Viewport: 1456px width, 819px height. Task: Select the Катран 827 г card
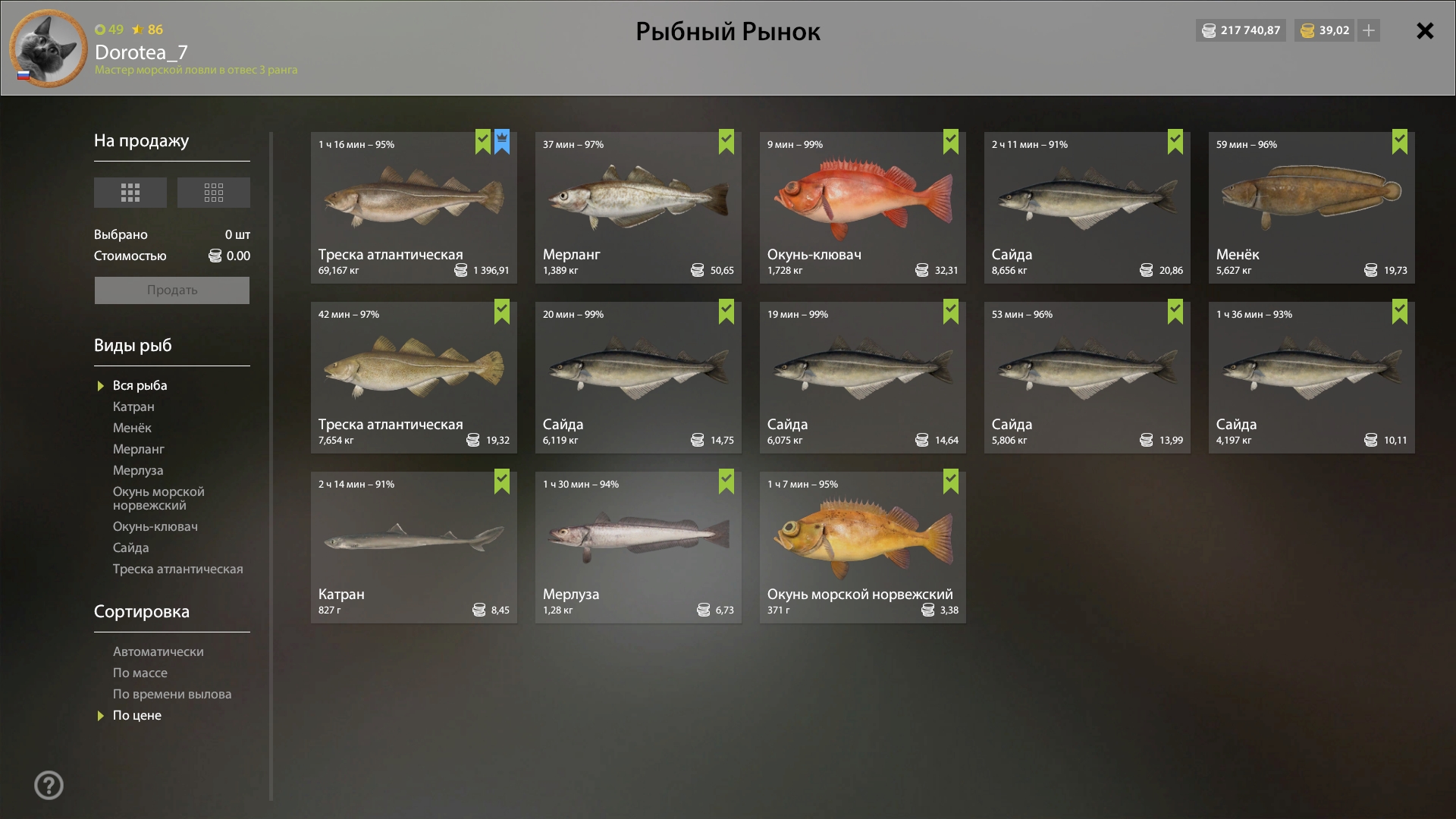(413, 548)
